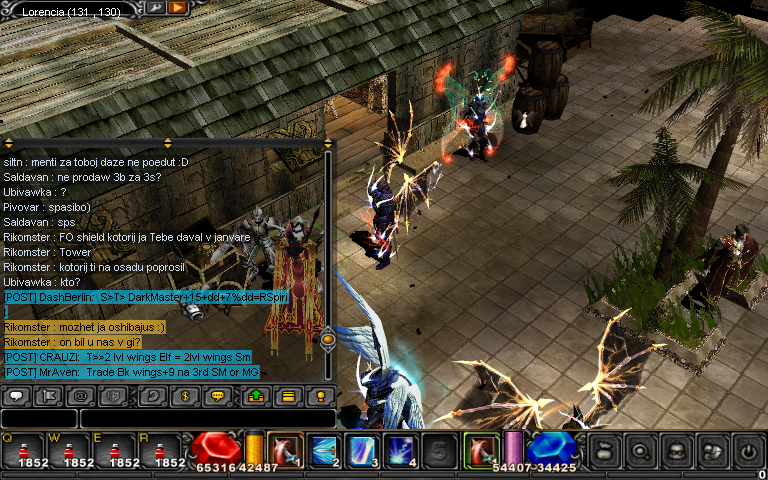The height and width of the screenshot is (480, 768).
Task: Click the green up-arrow chat button
Action: coord(255,396)
